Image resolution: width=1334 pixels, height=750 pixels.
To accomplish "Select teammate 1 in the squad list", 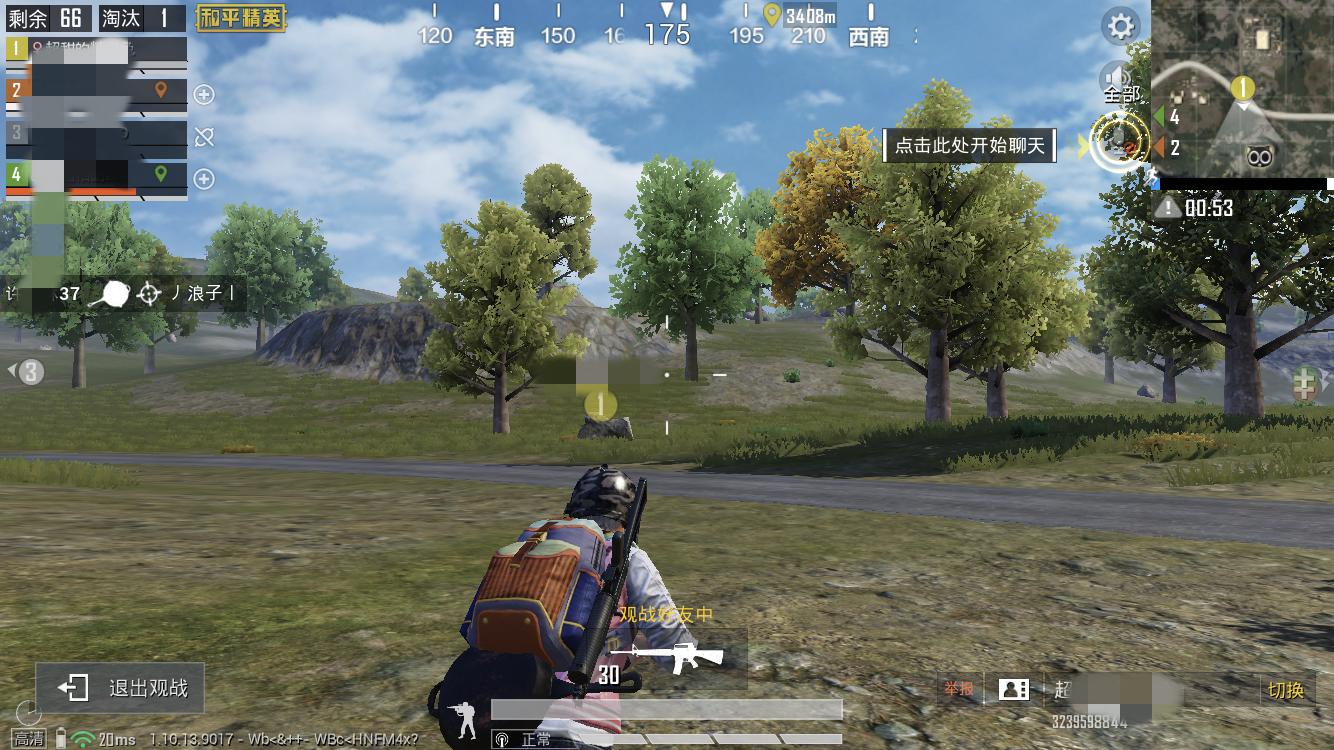I will [96, 48].
